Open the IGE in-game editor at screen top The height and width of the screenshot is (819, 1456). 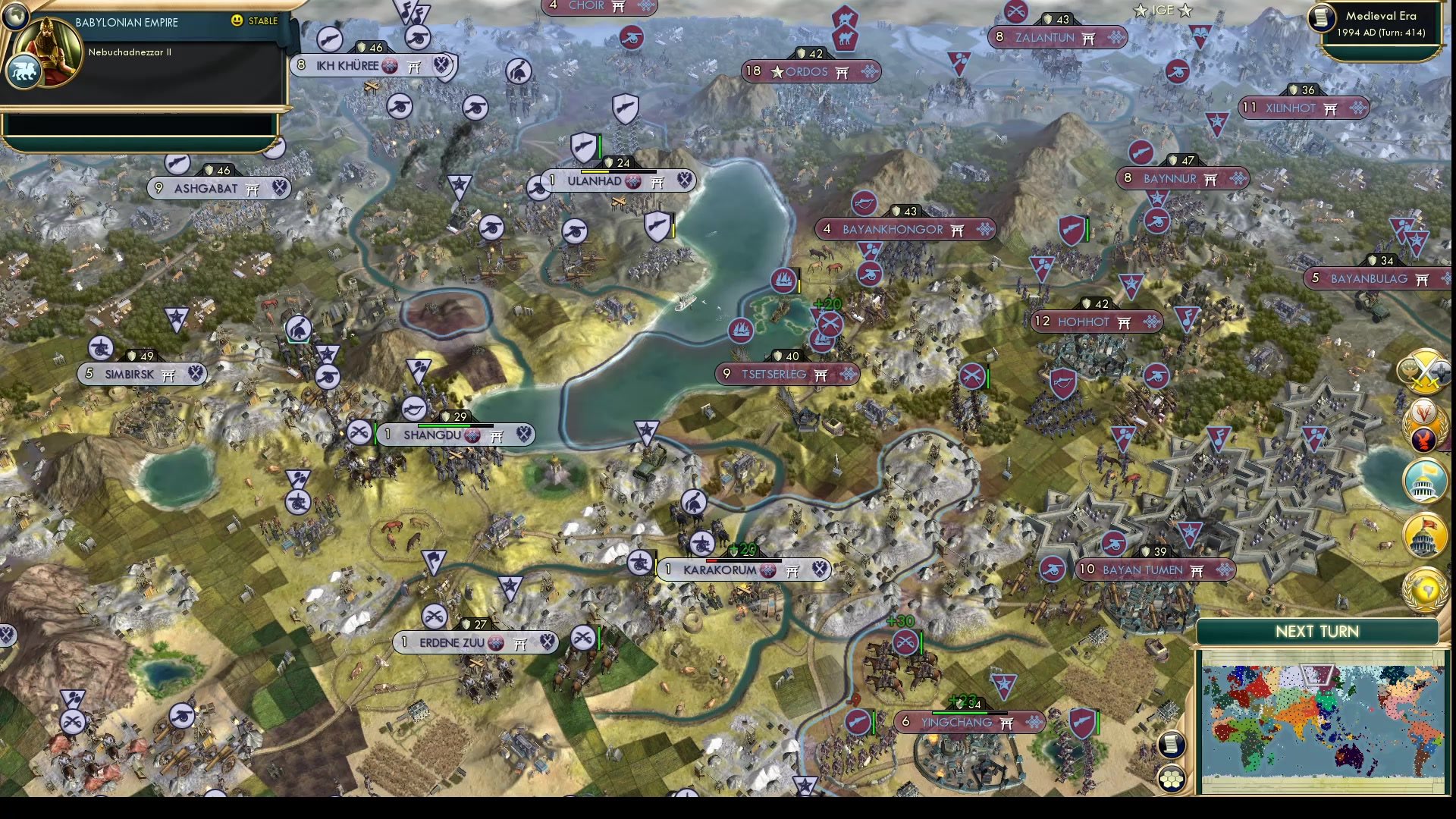pyautogui.click(x=1159, y=11)
